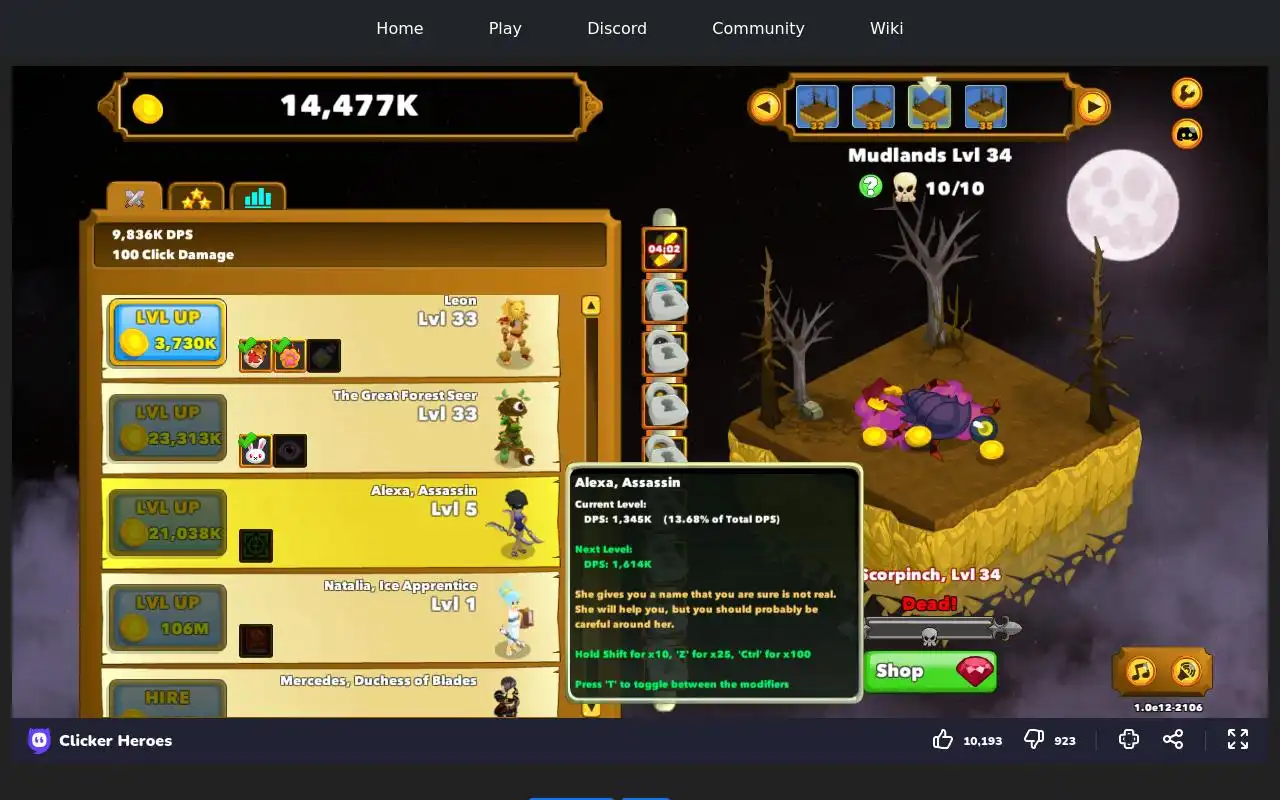Toggle the sound effects speaker button
This screenshot has height=800, width=1280.
coord(1186,671)
